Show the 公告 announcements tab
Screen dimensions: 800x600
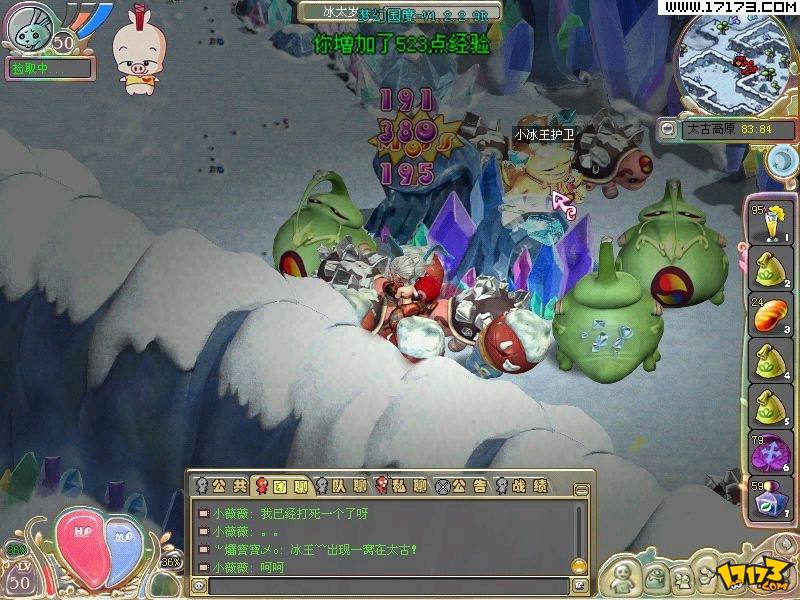[x=466, y=486]
